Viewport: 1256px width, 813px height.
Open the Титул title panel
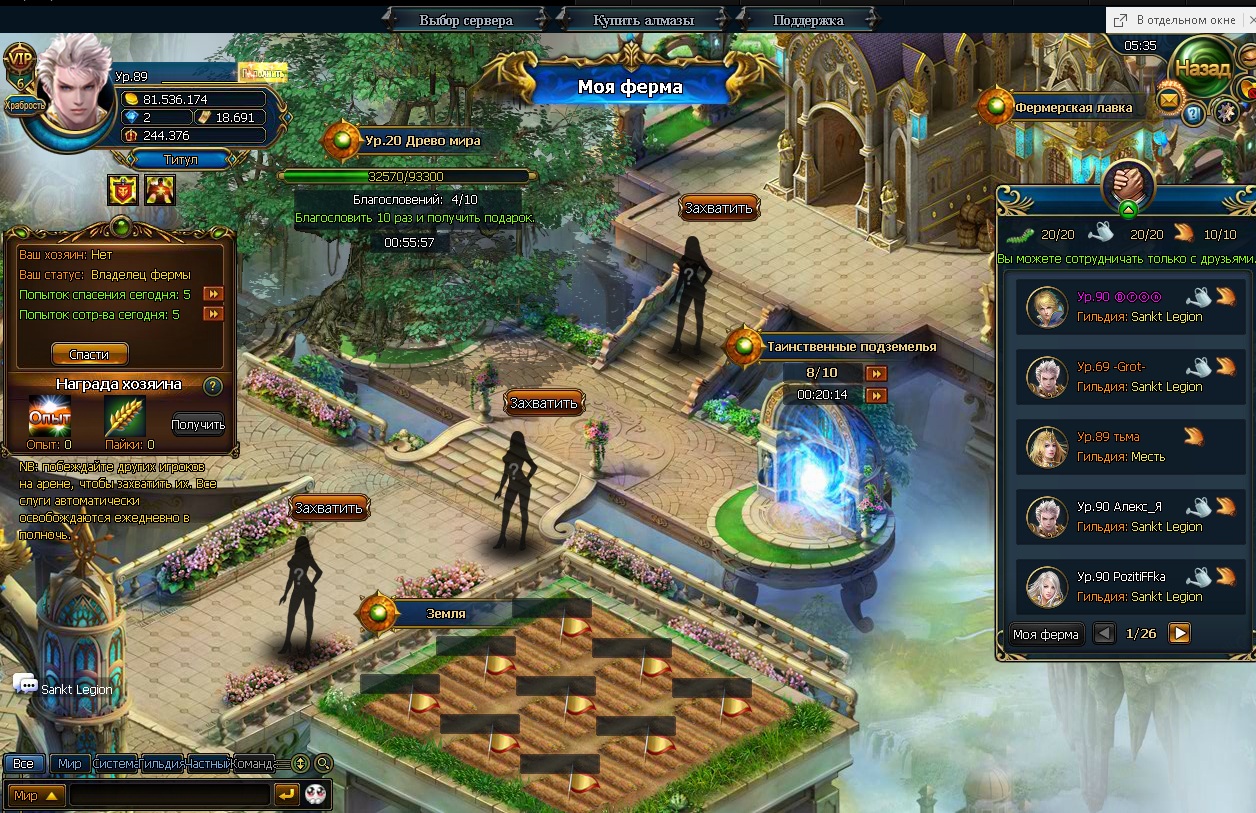[180, 160]
